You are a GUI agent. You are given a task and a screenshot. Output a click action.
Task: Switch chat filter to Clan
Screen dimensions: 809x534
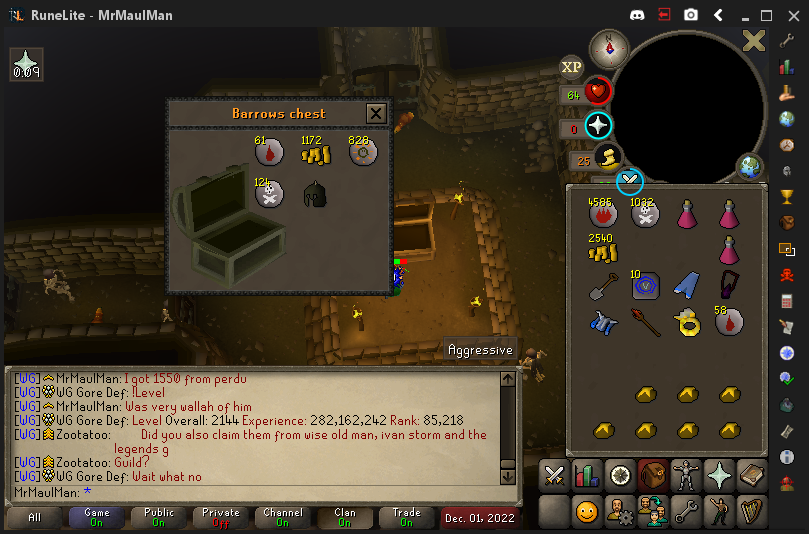pos(345,517)
